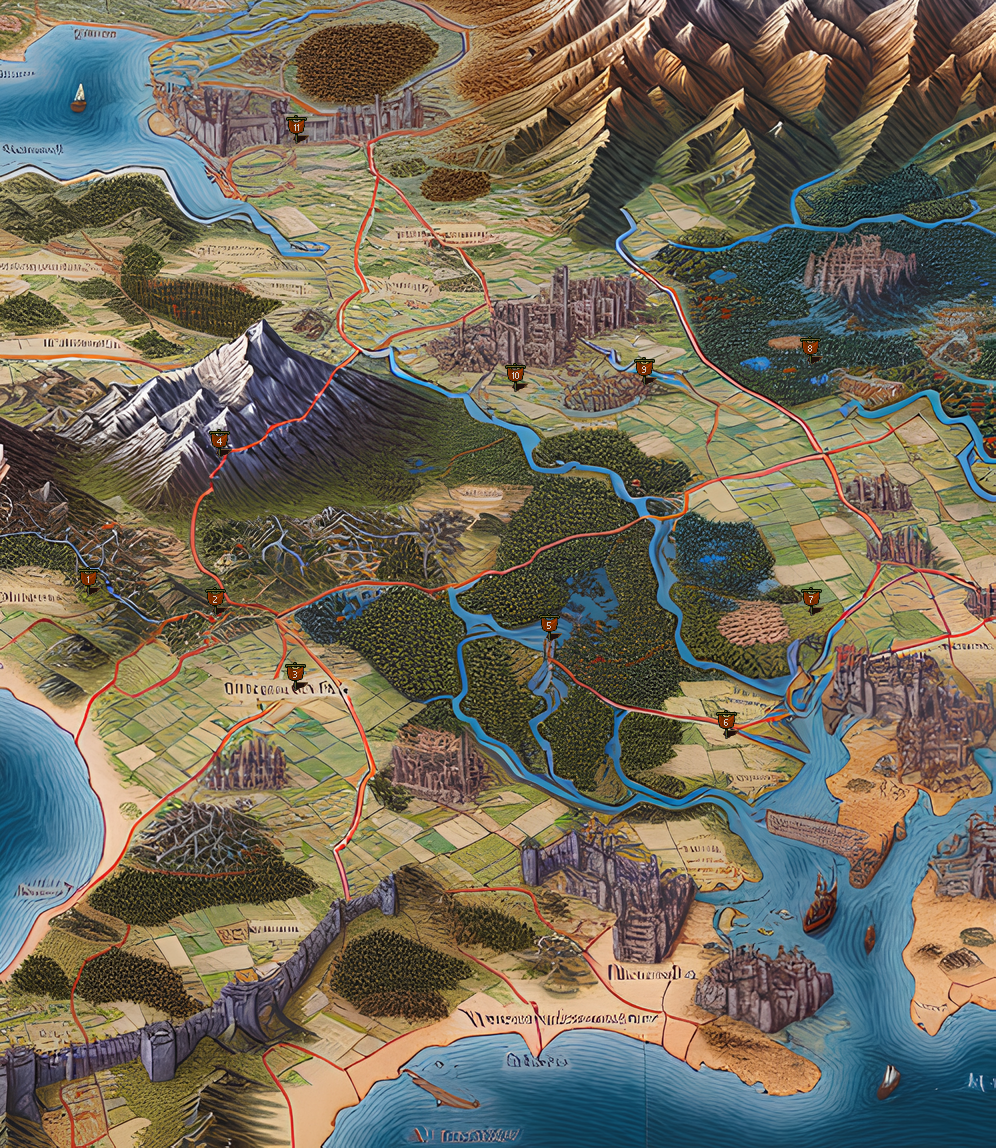The height and width of the screenshot is (1148, 996).
Task: Select the marker labeled 7
Action: [811, 598]
